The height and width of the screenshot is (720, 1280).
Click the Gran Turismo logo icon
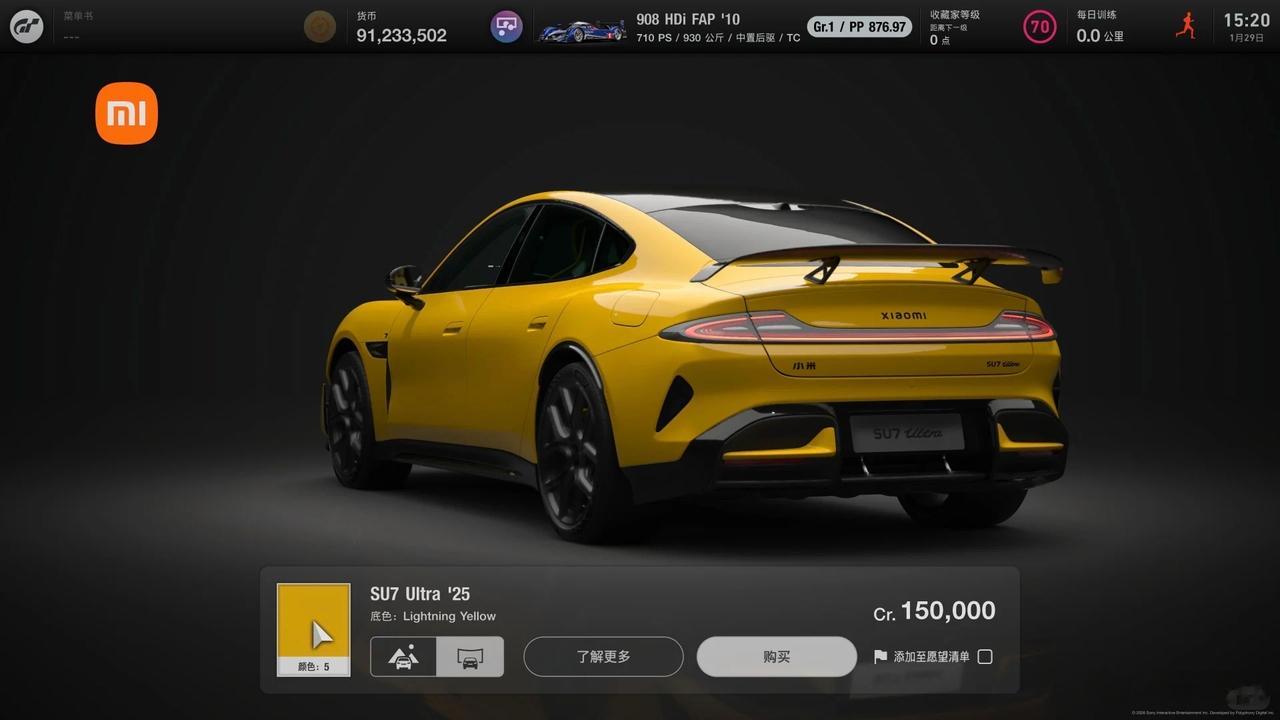coord(27,26)
